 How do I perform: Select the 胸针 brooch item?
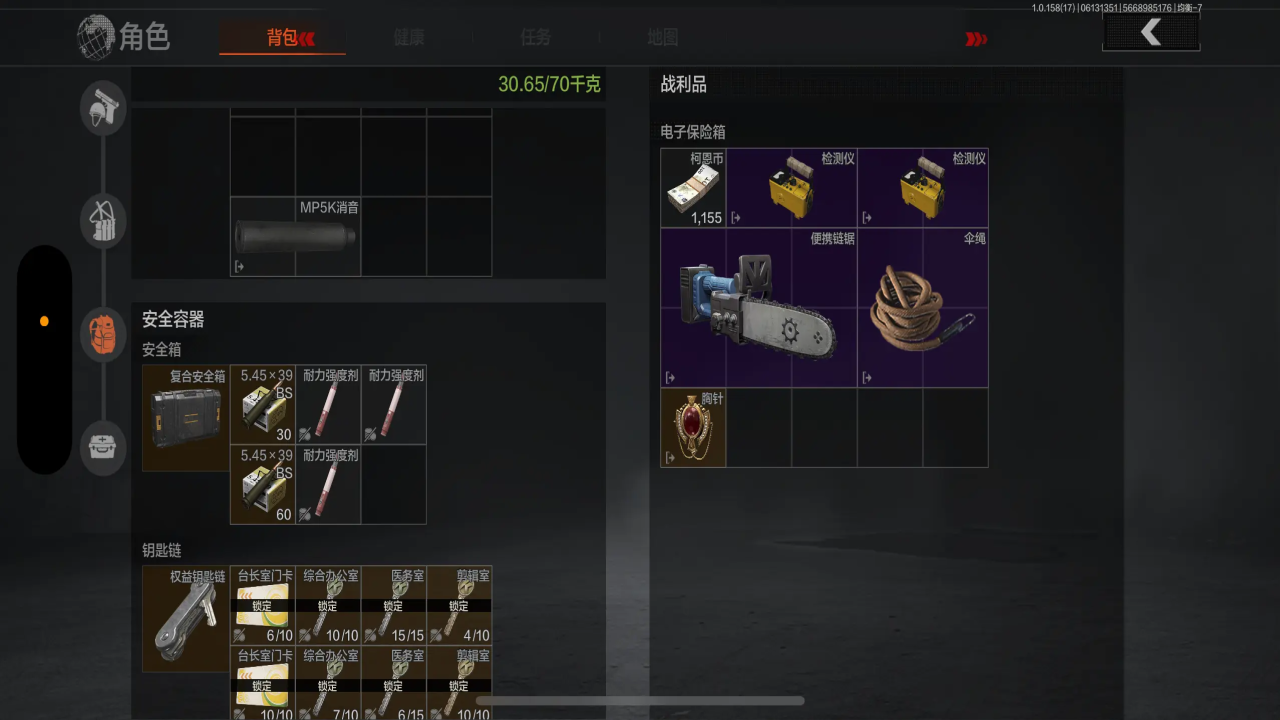693,428
